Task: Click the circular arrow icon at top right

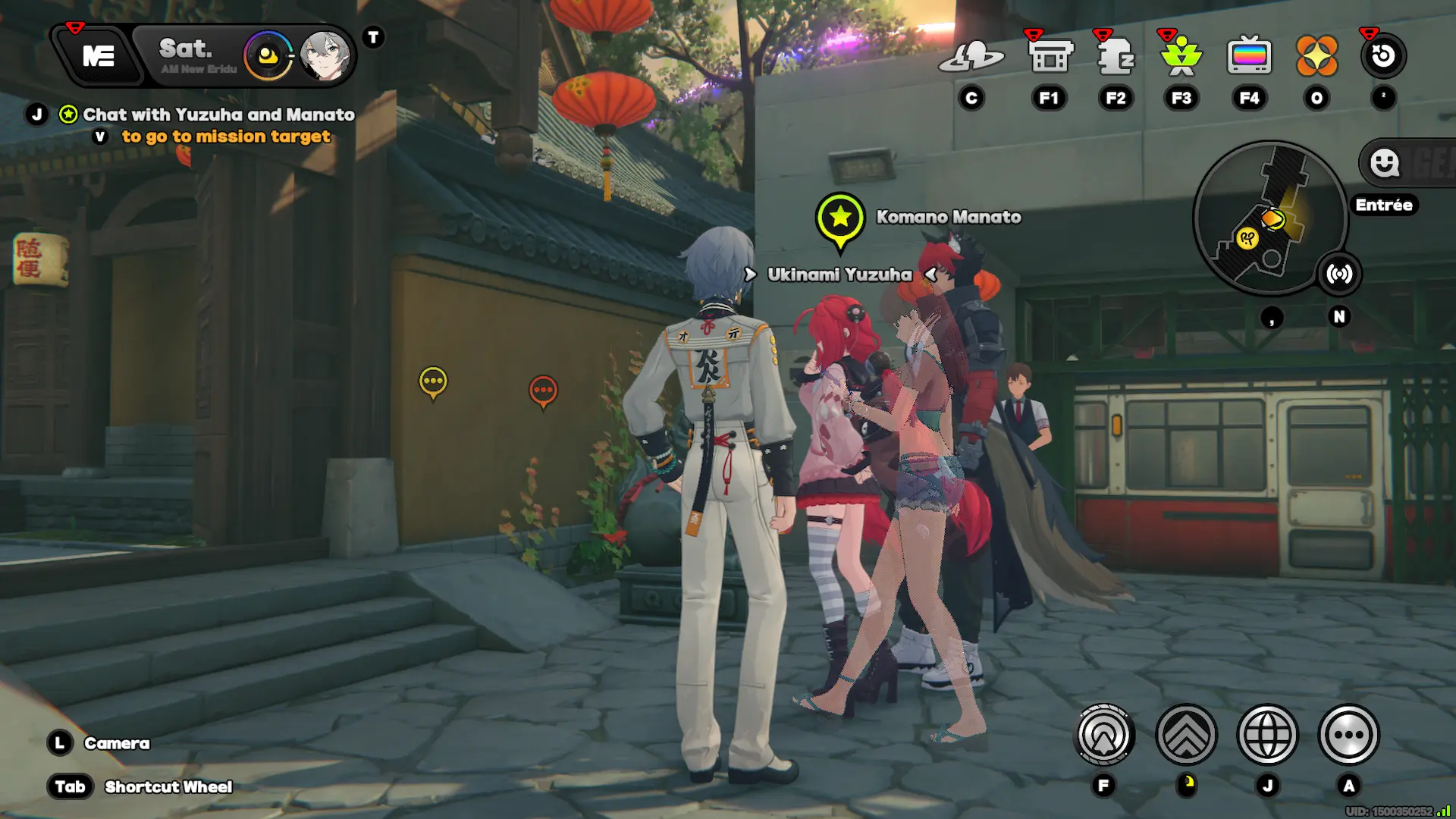Action: pos(1383,56)
